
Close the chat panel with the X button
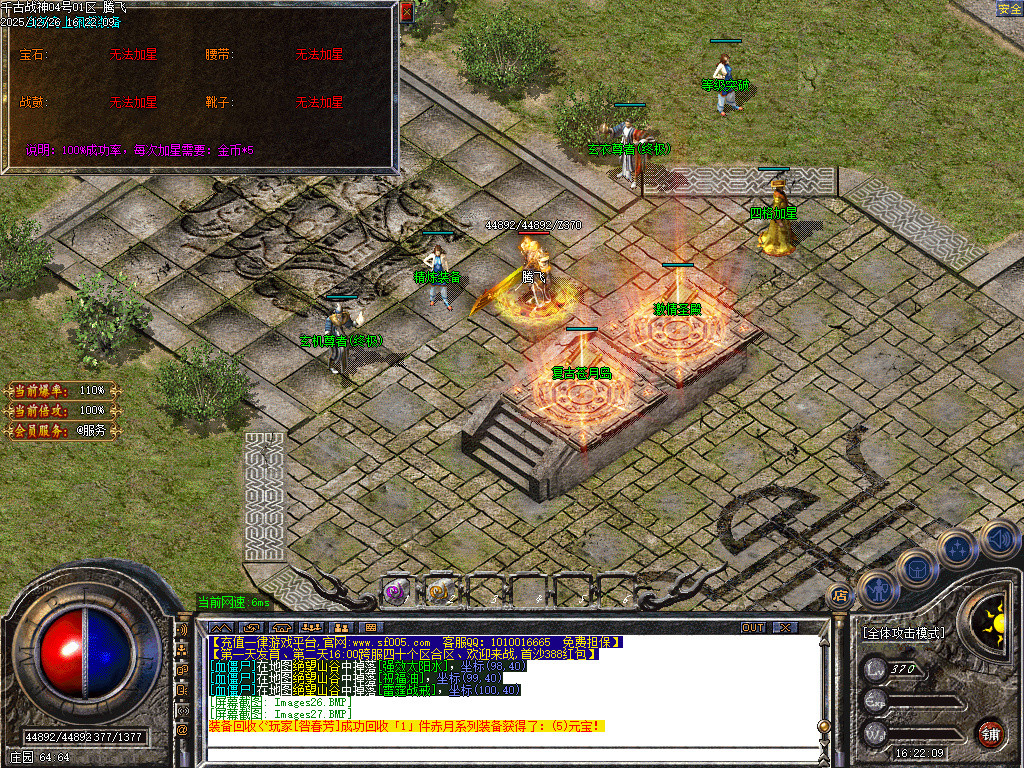pyautogui.click(x=785, y=627)
